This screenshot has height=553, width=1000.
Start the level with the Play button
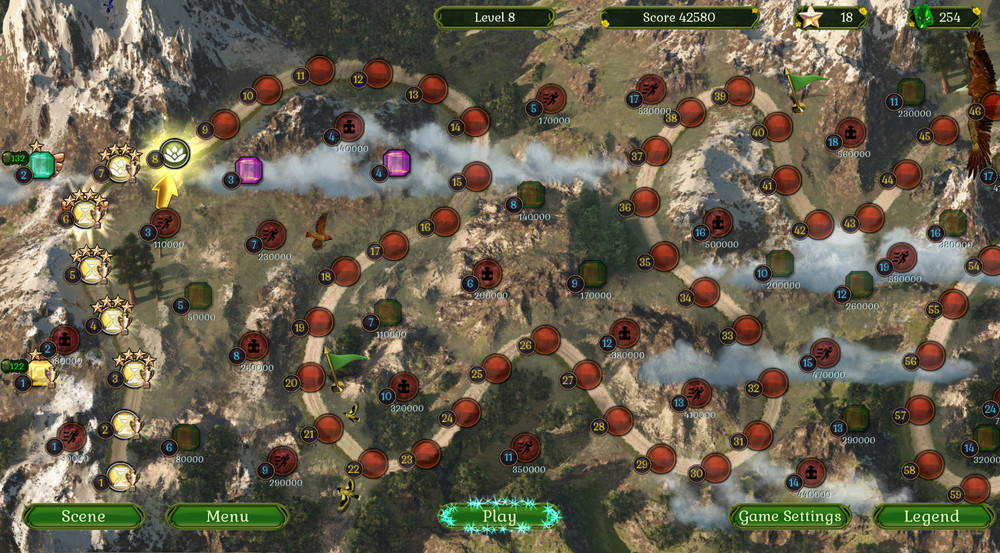pos(499,516)
